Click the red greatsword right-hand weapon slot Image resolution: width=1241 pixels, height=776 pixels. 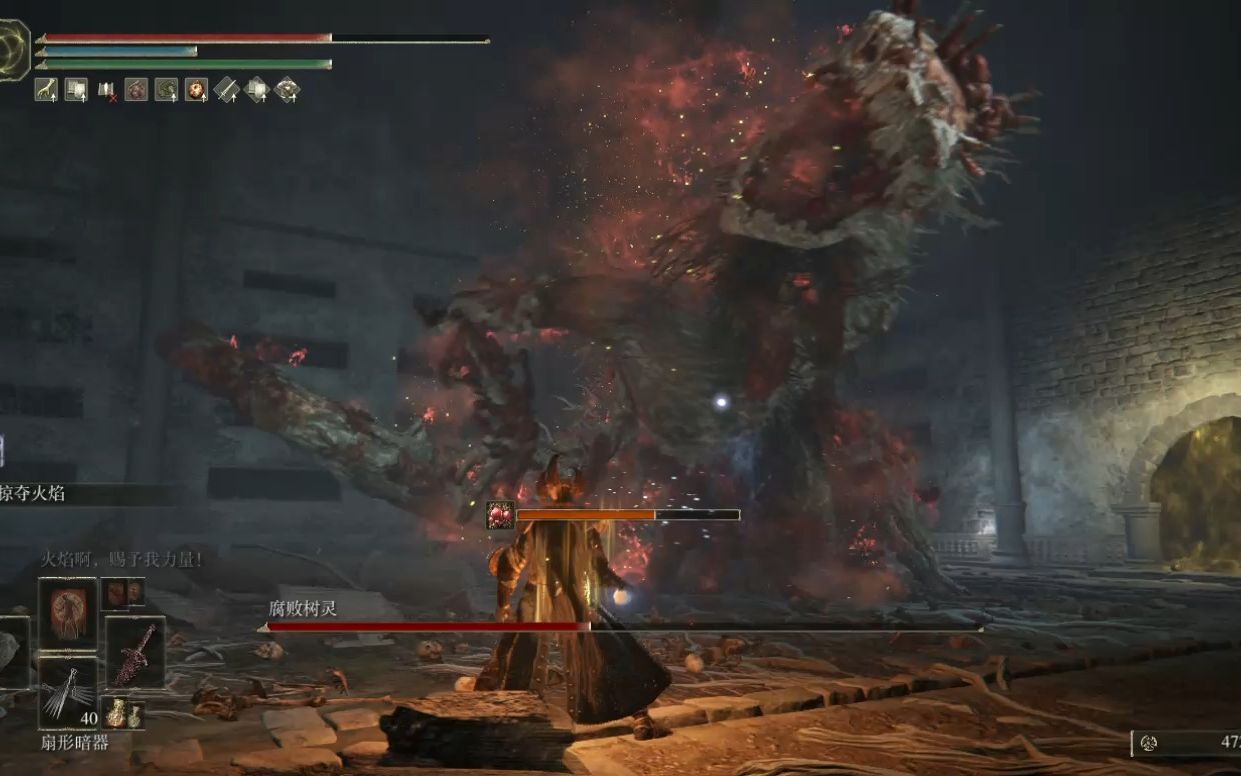click(135, 652)
